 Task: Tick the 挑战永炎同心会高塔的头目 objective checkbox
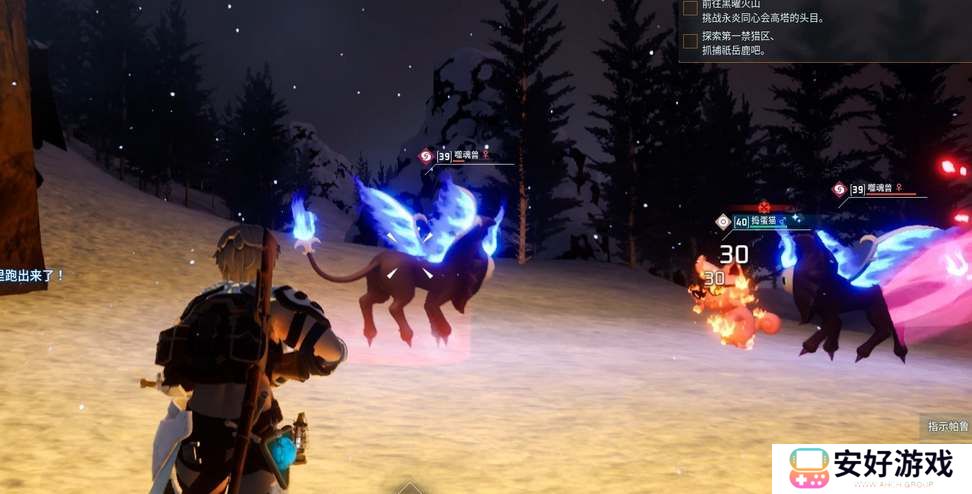click(x=690, y=8)
